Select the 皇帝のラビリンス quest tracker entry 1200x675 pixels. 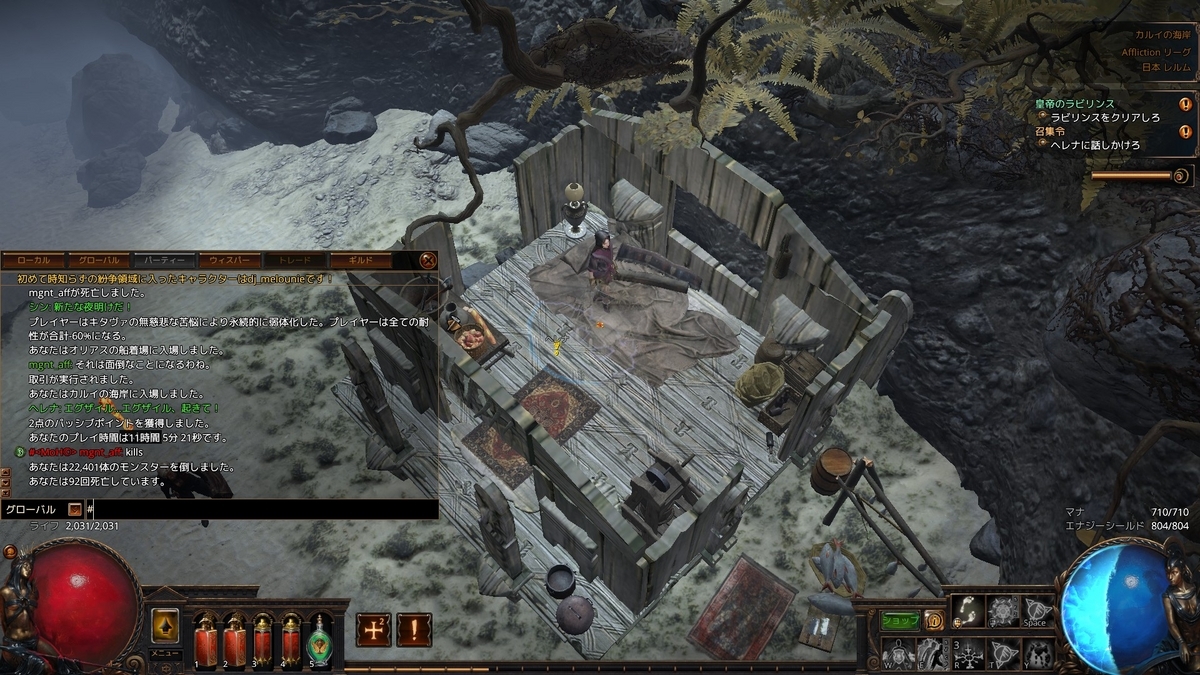pyautogui.click(x=1088, y=104)
